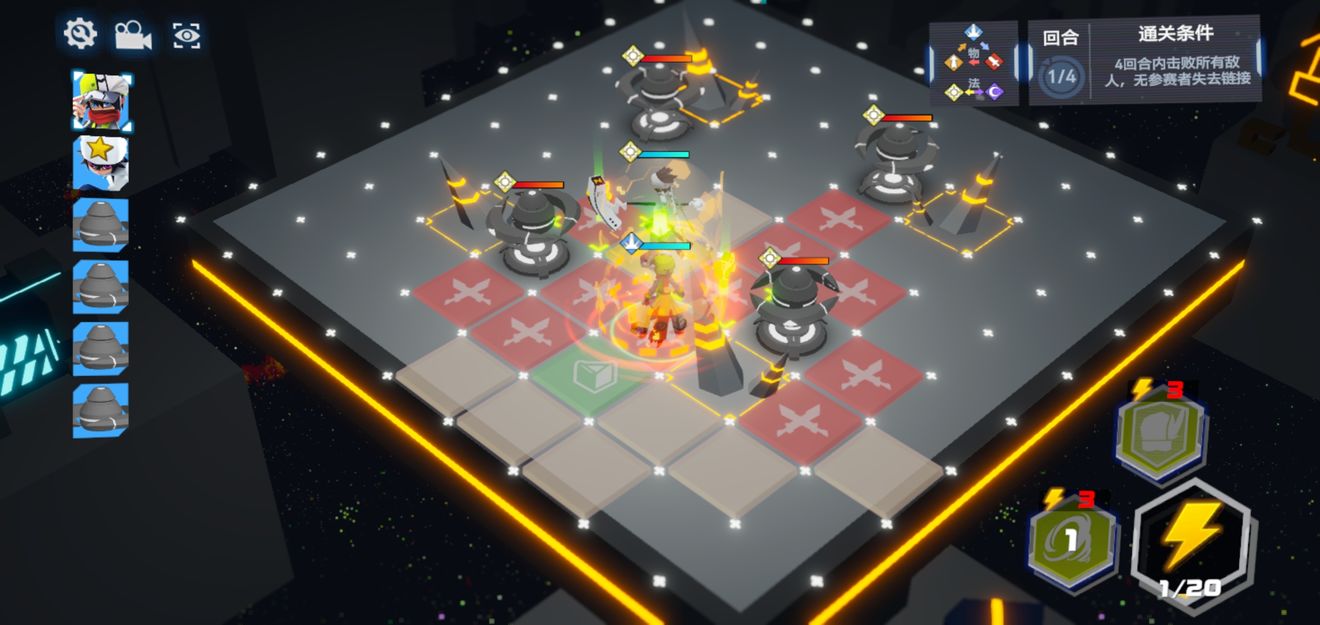1320x625 pixels.
Task: Choose the green cube board tile
Action: coord(596,376)
